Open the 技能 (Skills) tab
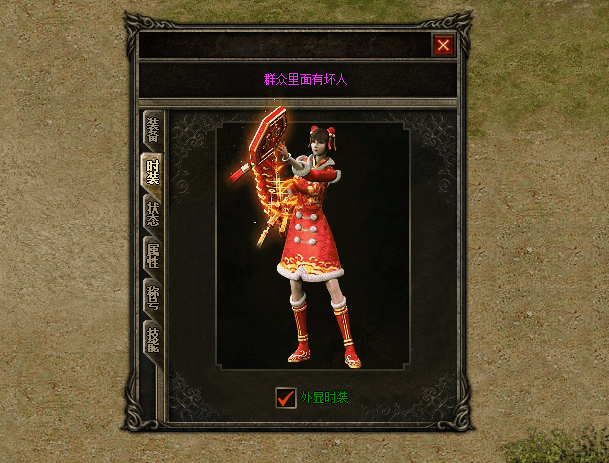Screen dimensions: 609x463 tap(153, 338)
